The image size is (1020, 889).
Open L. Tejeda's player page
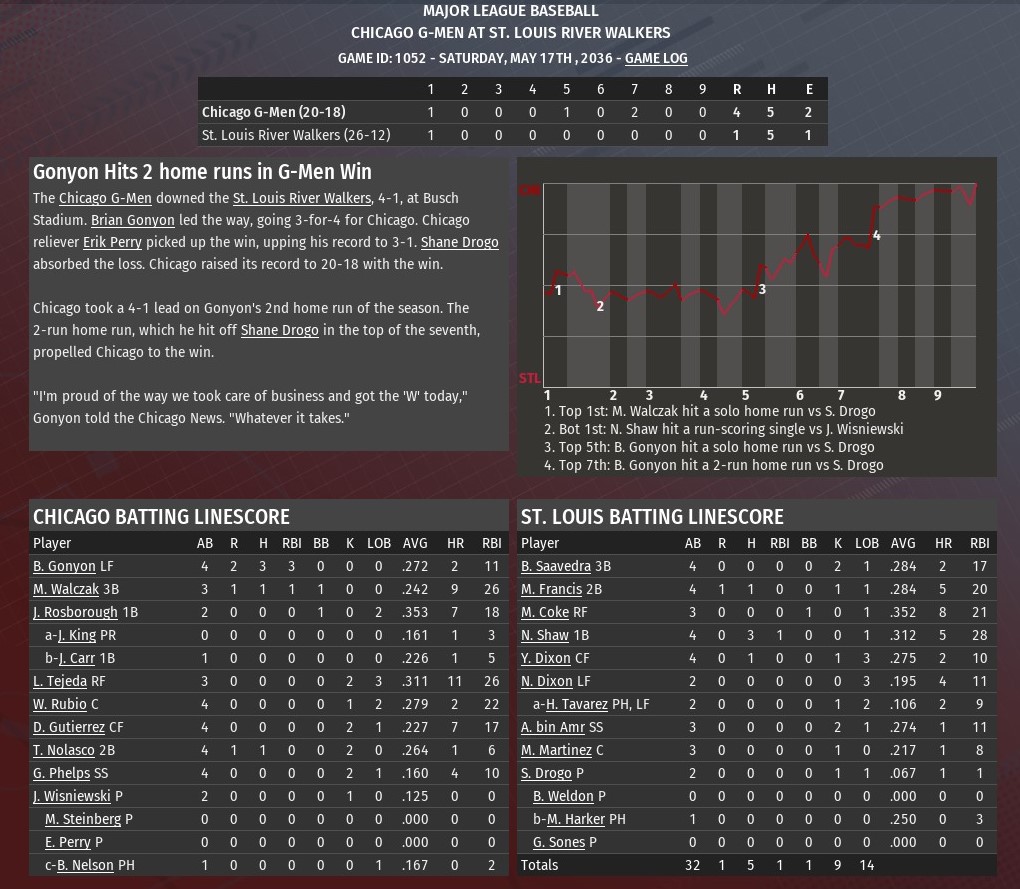[x=60, y=681]
